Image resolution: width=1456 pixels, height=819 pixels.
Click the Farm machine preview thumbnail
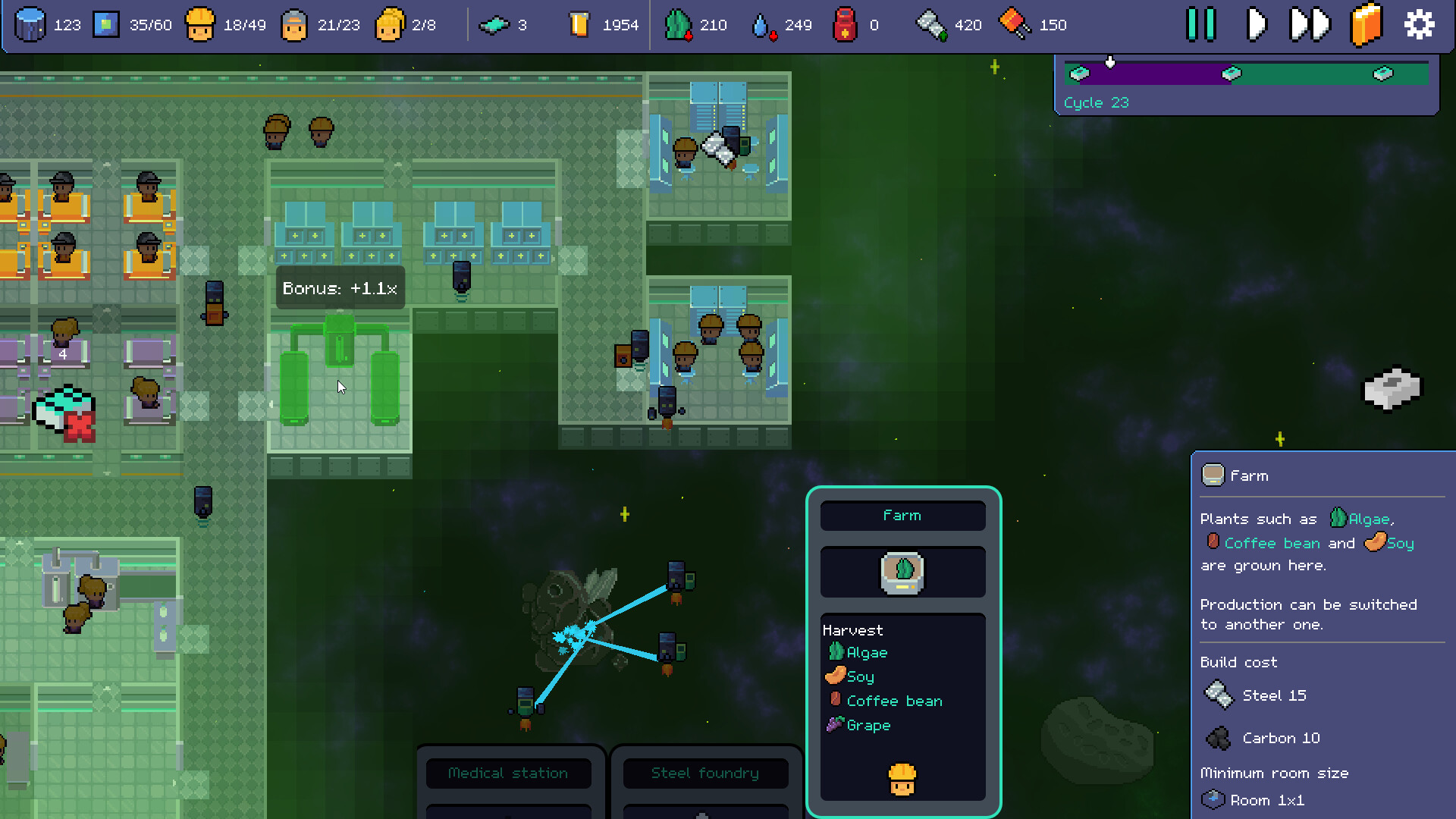902,572
